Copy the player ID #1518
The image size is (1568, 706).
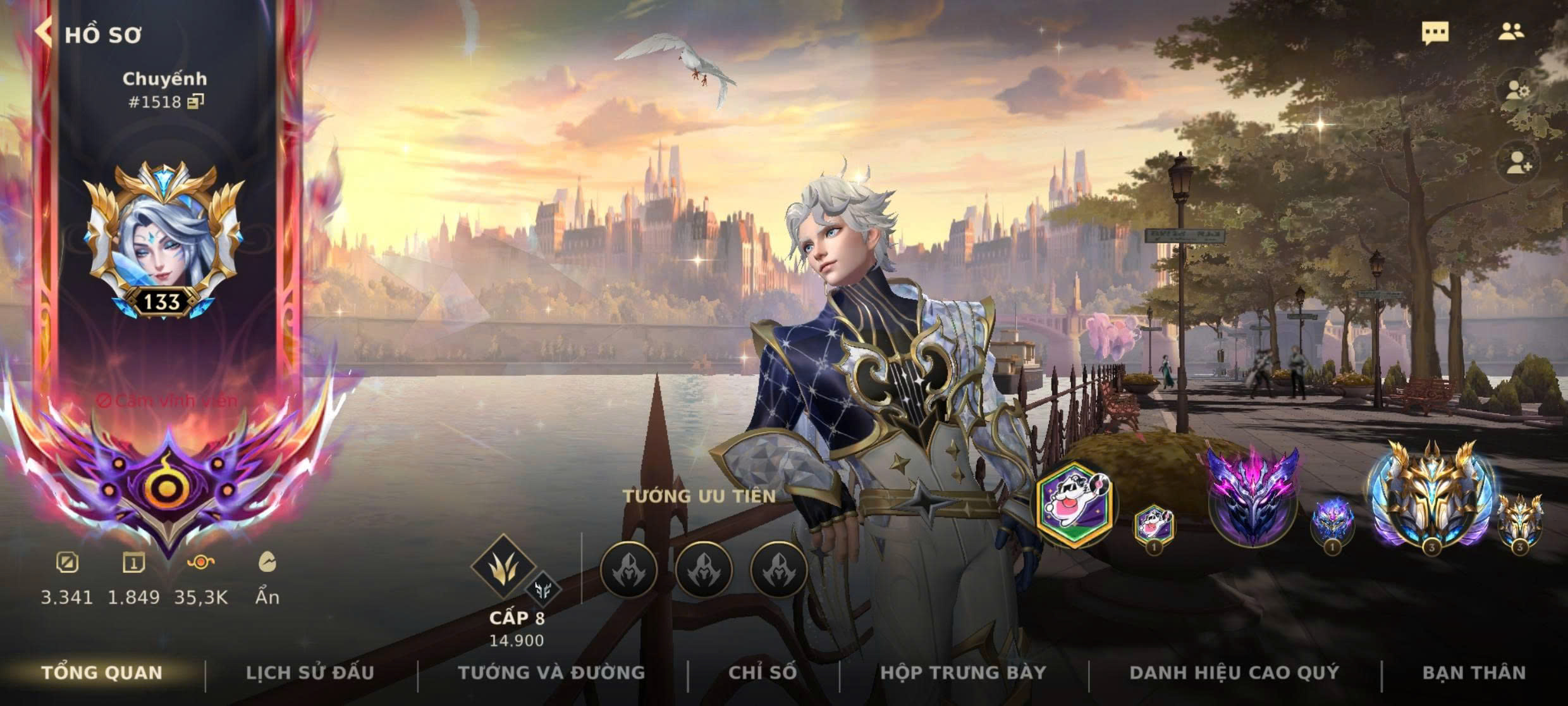196,101
